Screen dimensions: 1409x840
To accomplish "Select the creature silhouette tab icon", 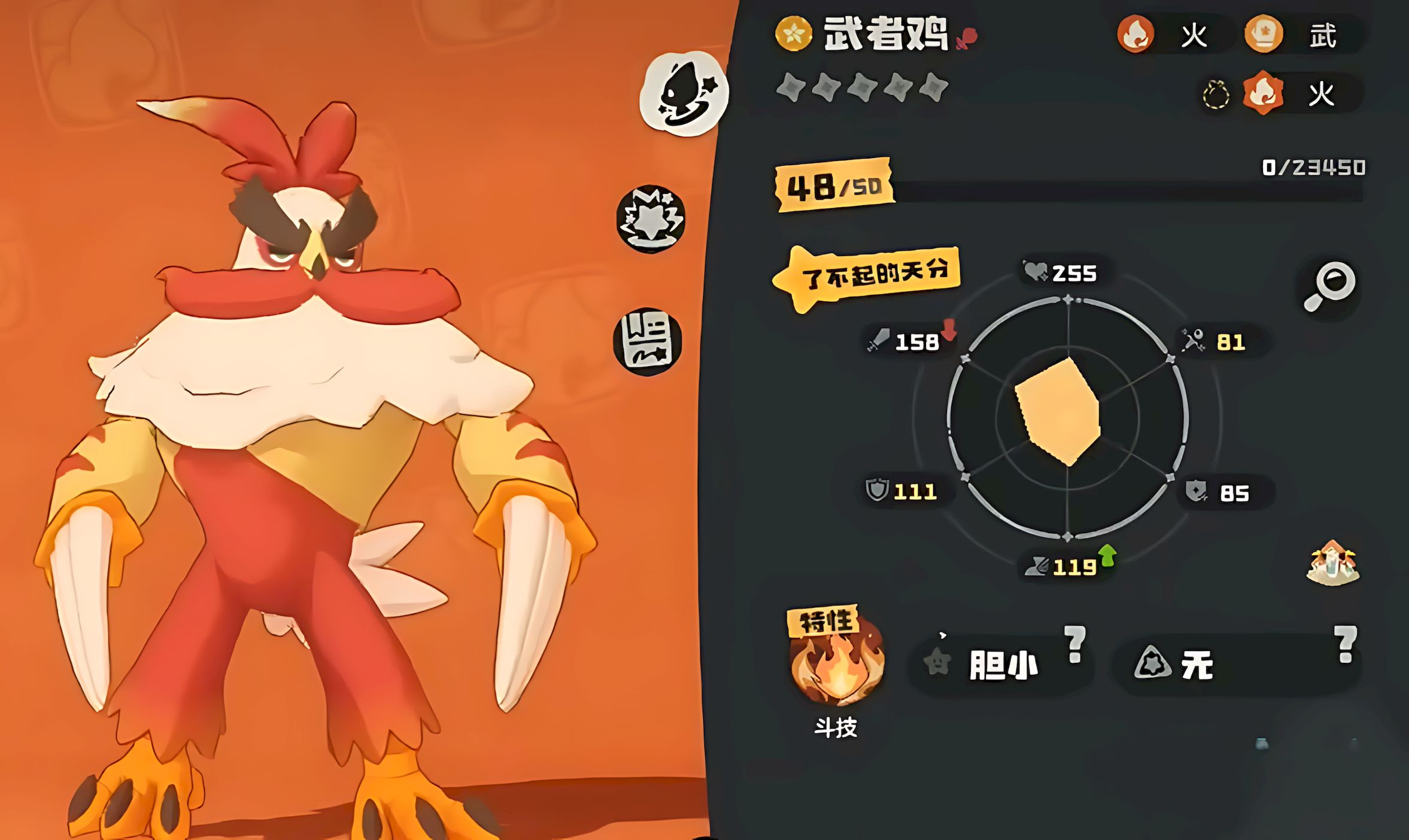I will point(684,94).
